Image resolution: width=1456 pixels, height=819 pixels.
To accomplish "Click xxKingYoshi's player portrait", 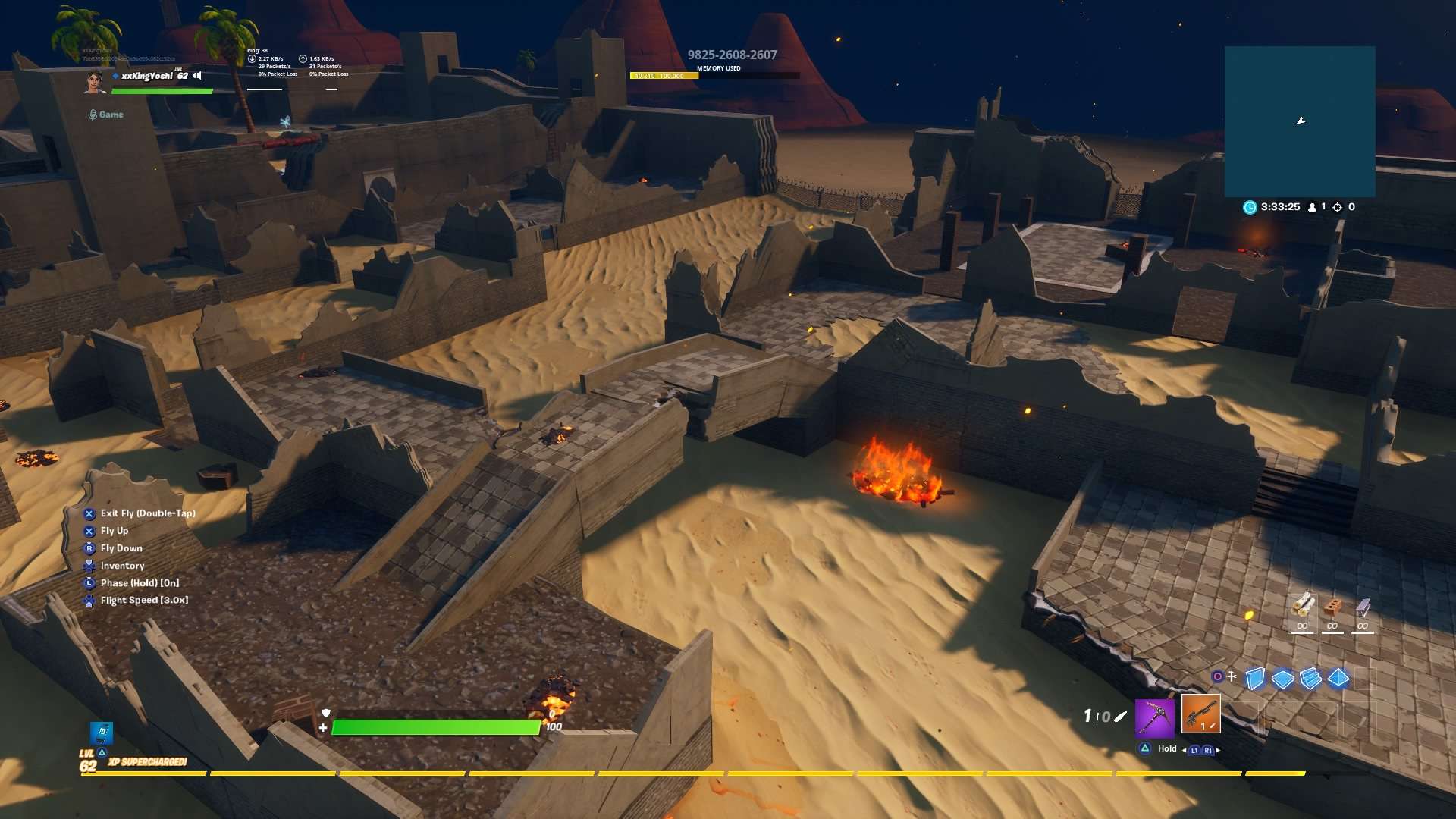I will click(x=95, y=81).
